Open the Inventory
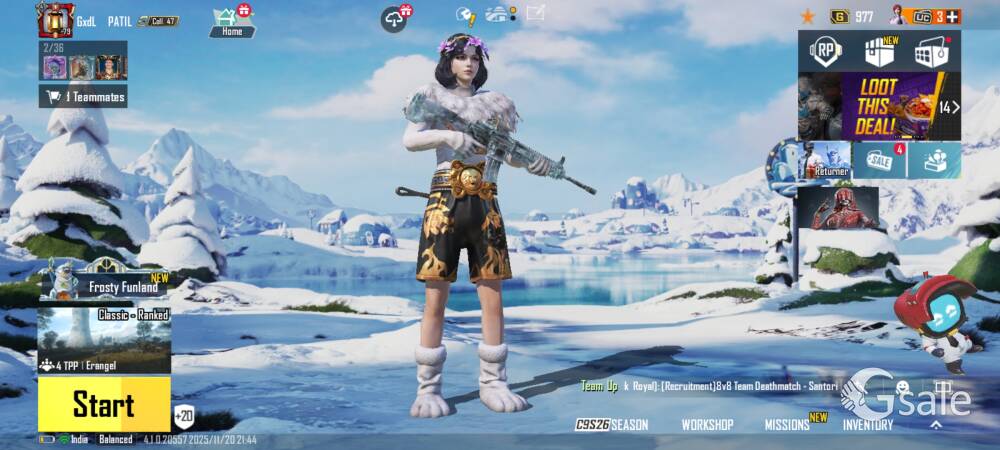1000x450 pixels. (867, 425)
